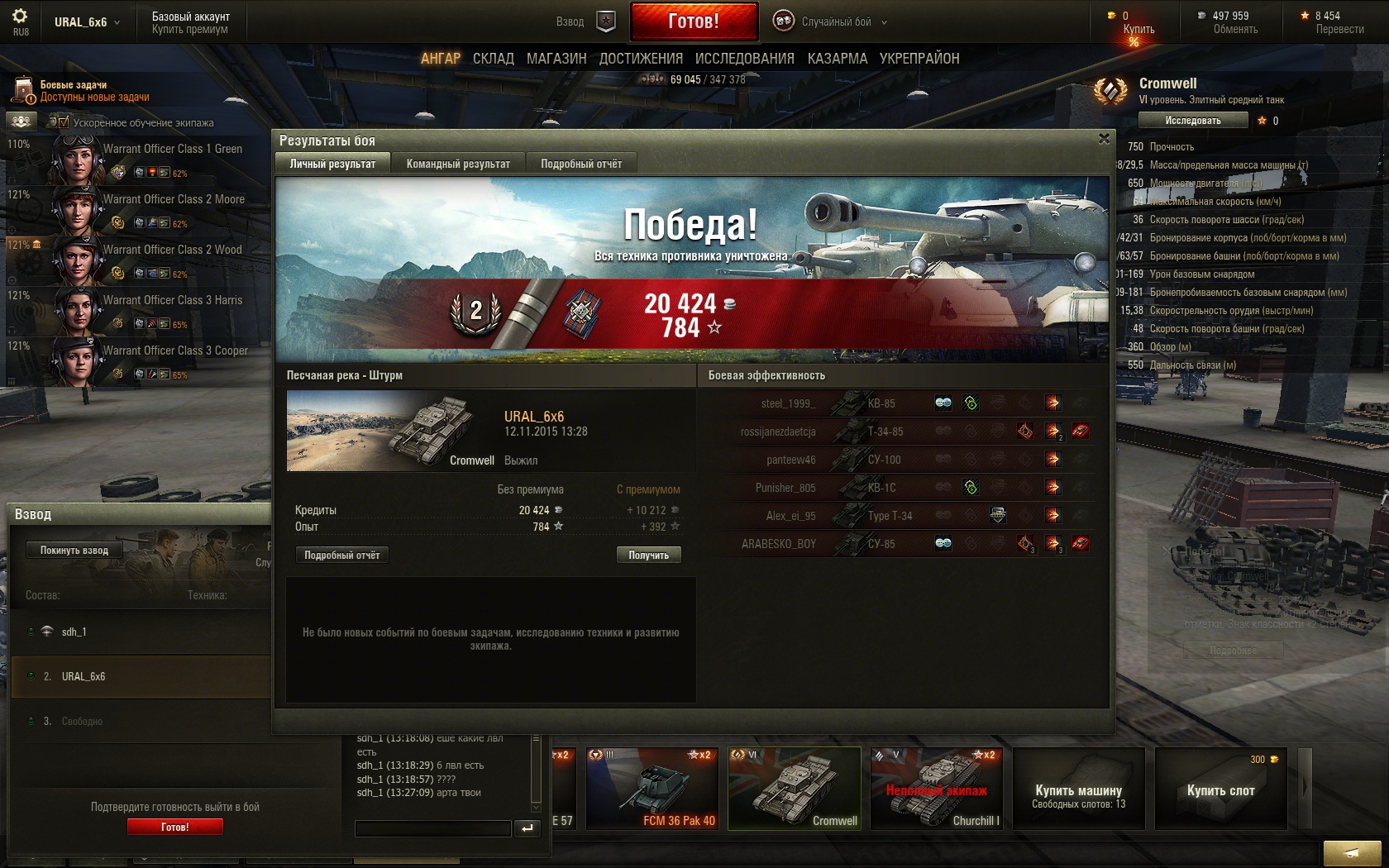The height and width of the screenshot is (868, 1389).
Task: Open the ДОСТИЖЕНИЯ section
Action: click(641, 59)
